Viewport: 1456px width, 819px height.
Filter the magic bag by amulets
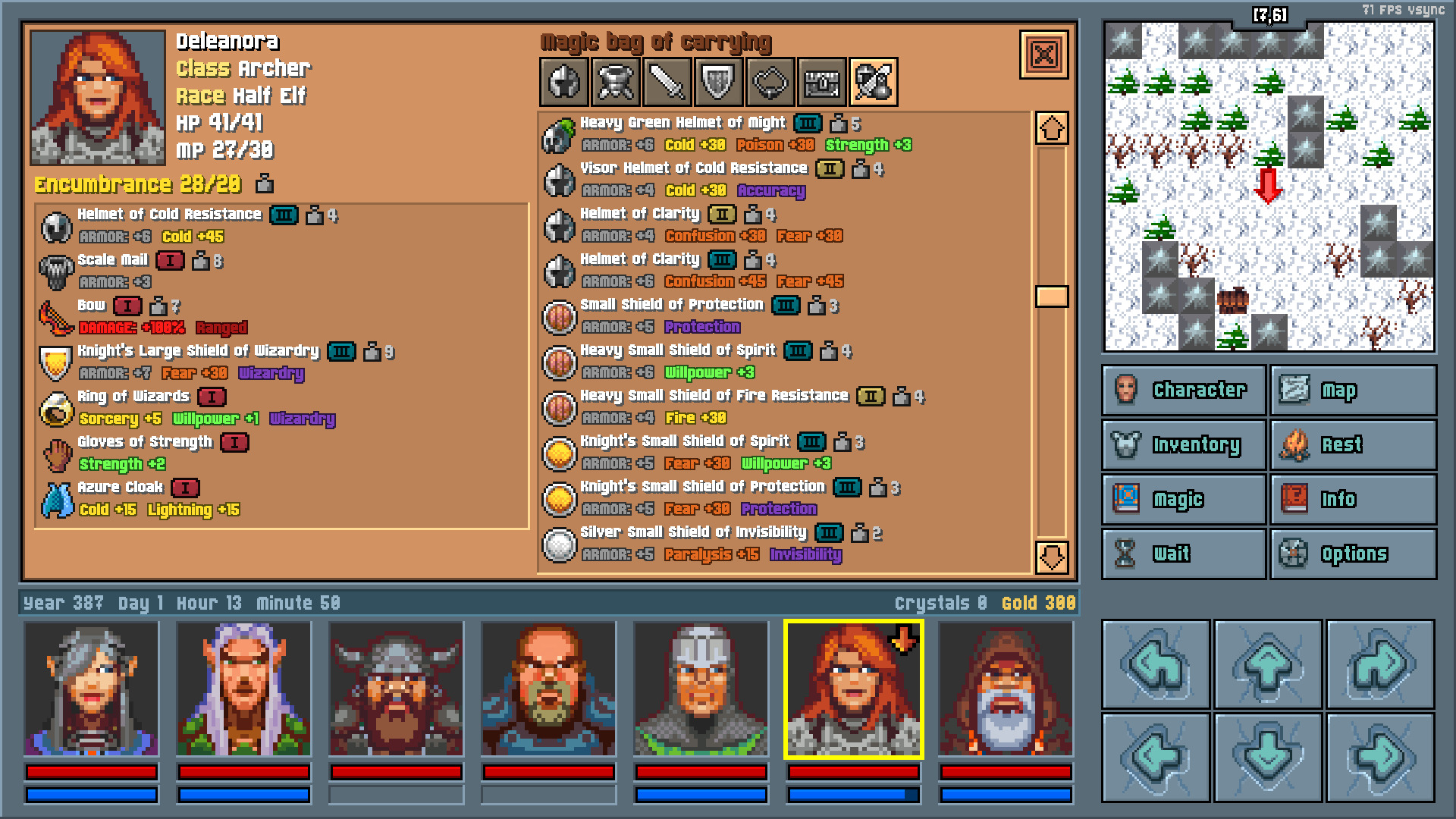point(771,82)
